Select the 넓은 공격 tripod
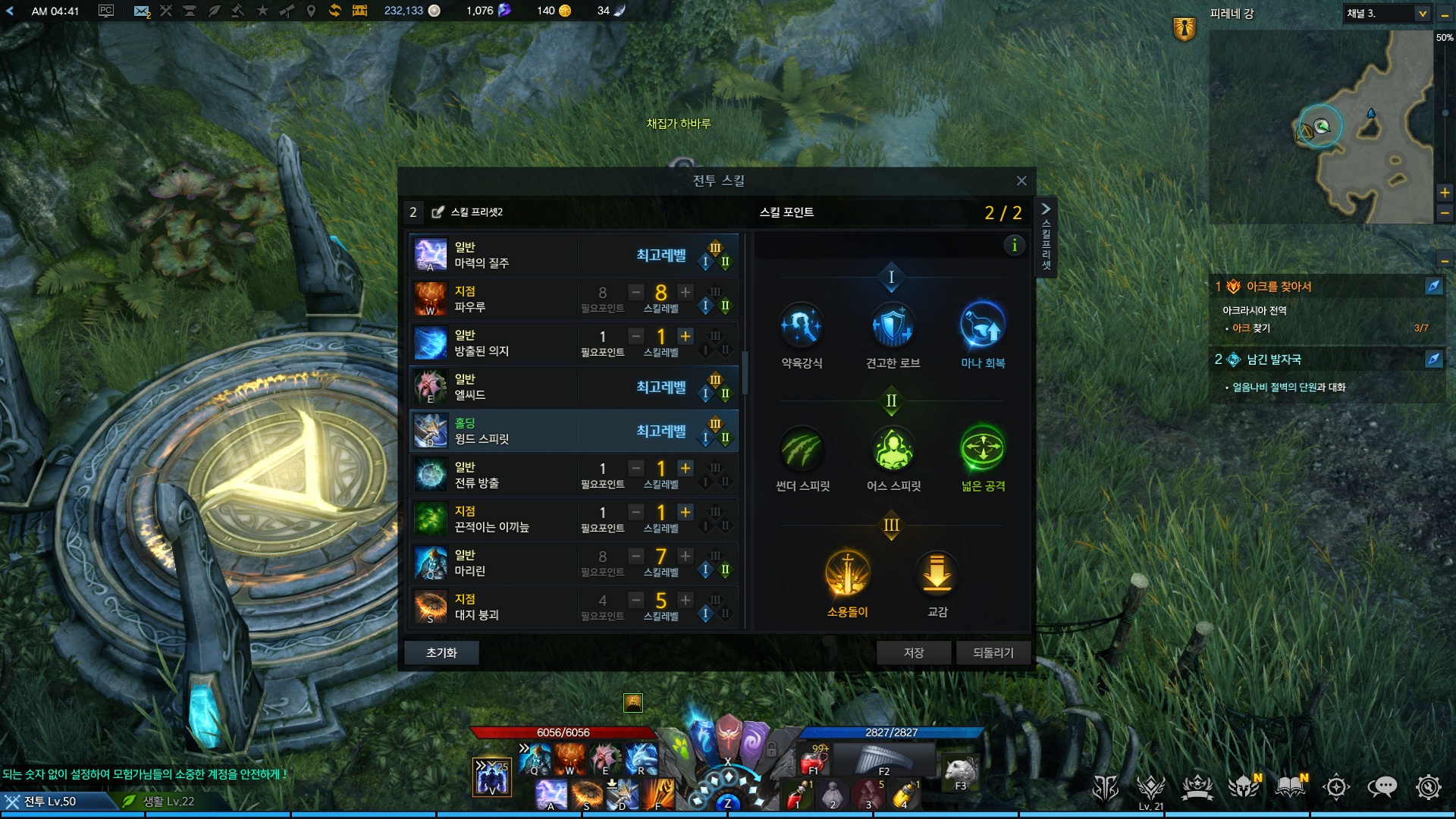Screen dimensions: 1456x819 [983, 449]
